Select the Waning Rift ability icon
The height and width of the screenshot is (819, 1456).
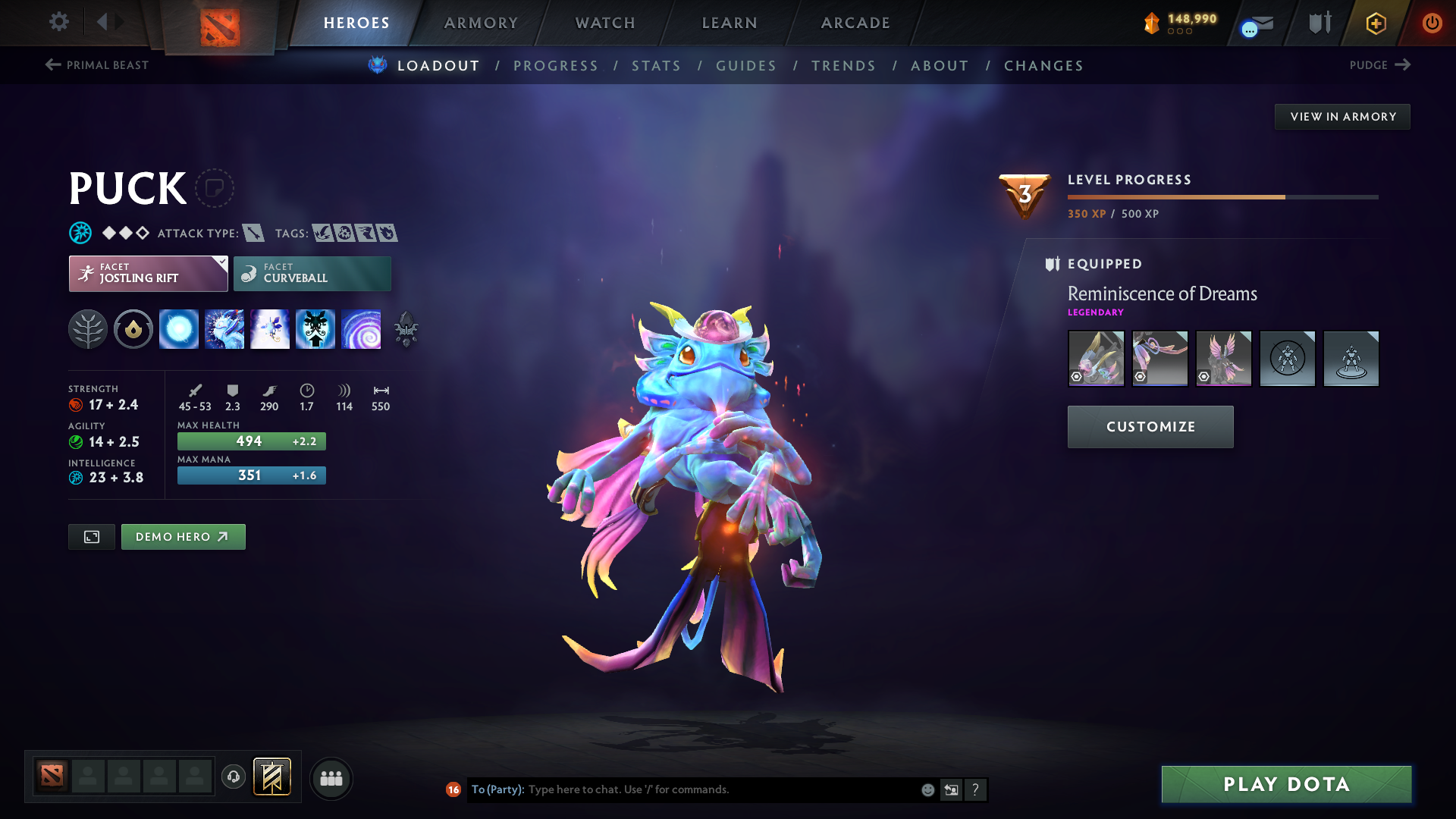tap(224, 328)
